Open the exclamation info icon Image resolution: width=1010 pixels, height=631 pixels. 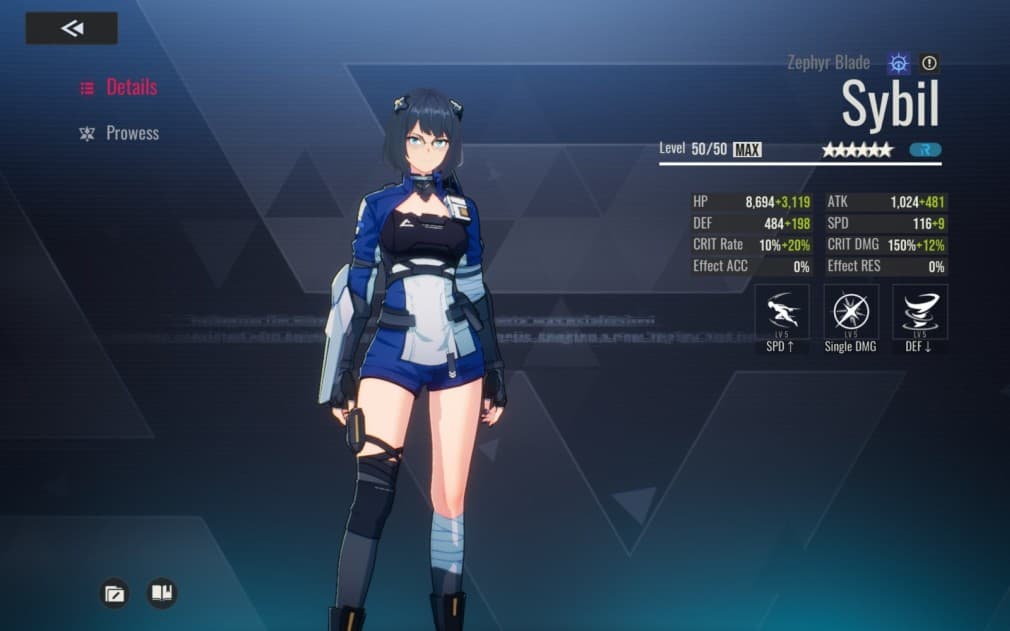pyautogui.click(x=929, y=63)
